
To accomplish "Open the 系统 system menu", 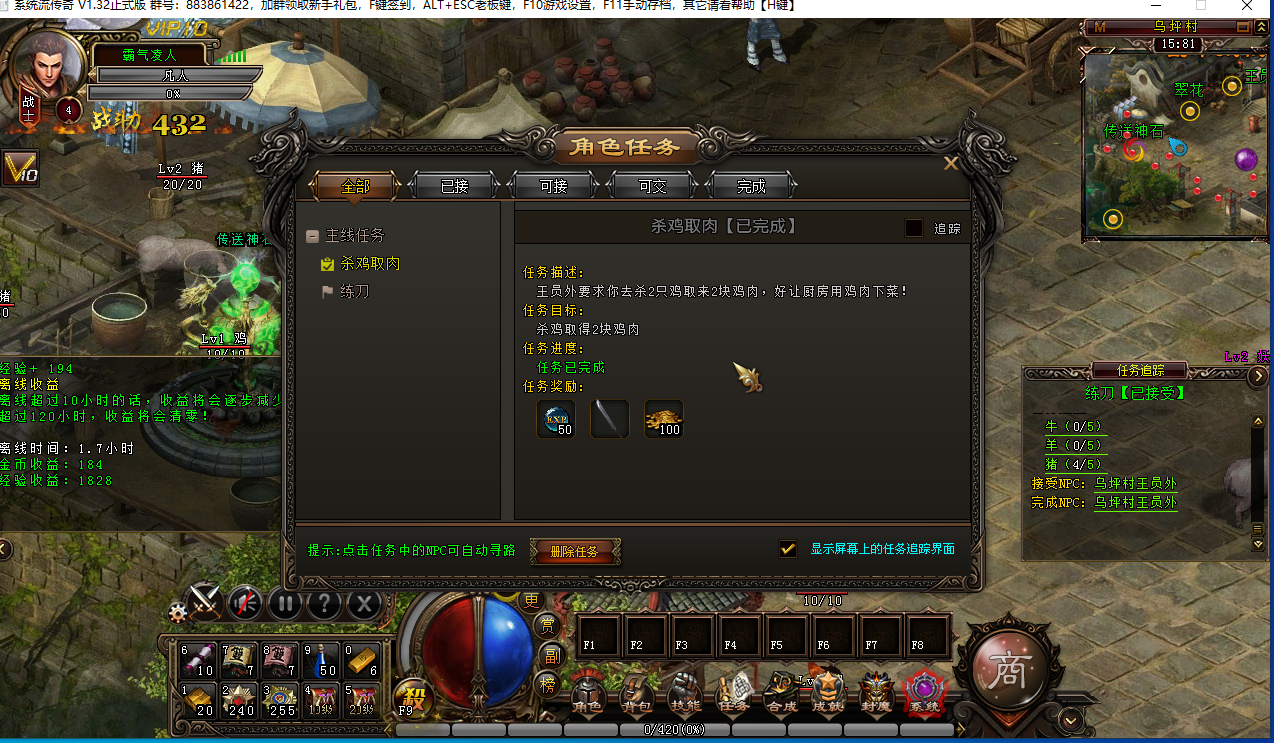I will point(924,695).
